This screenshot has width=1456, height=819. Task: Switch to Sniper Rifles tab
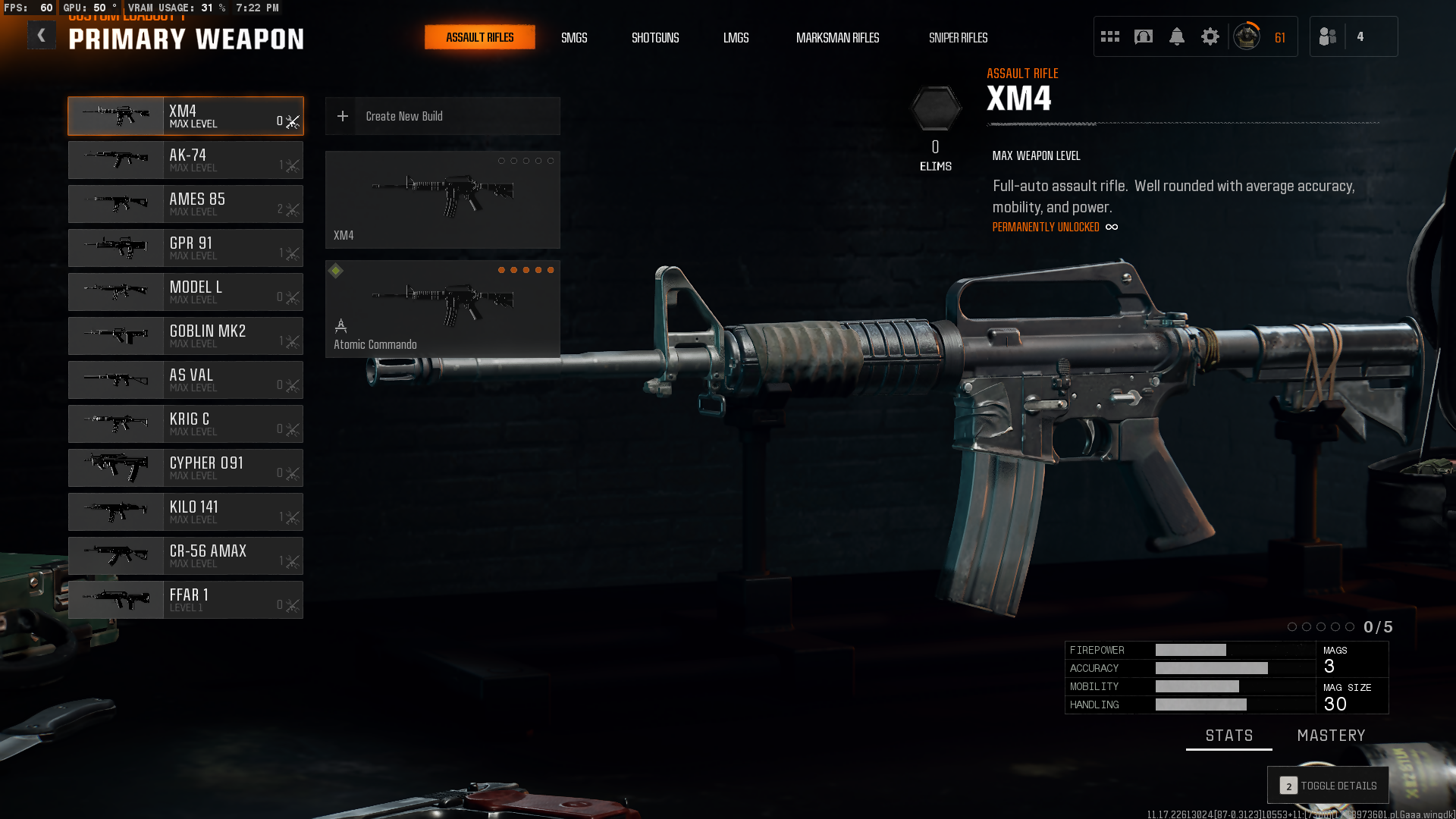[958, 37]
